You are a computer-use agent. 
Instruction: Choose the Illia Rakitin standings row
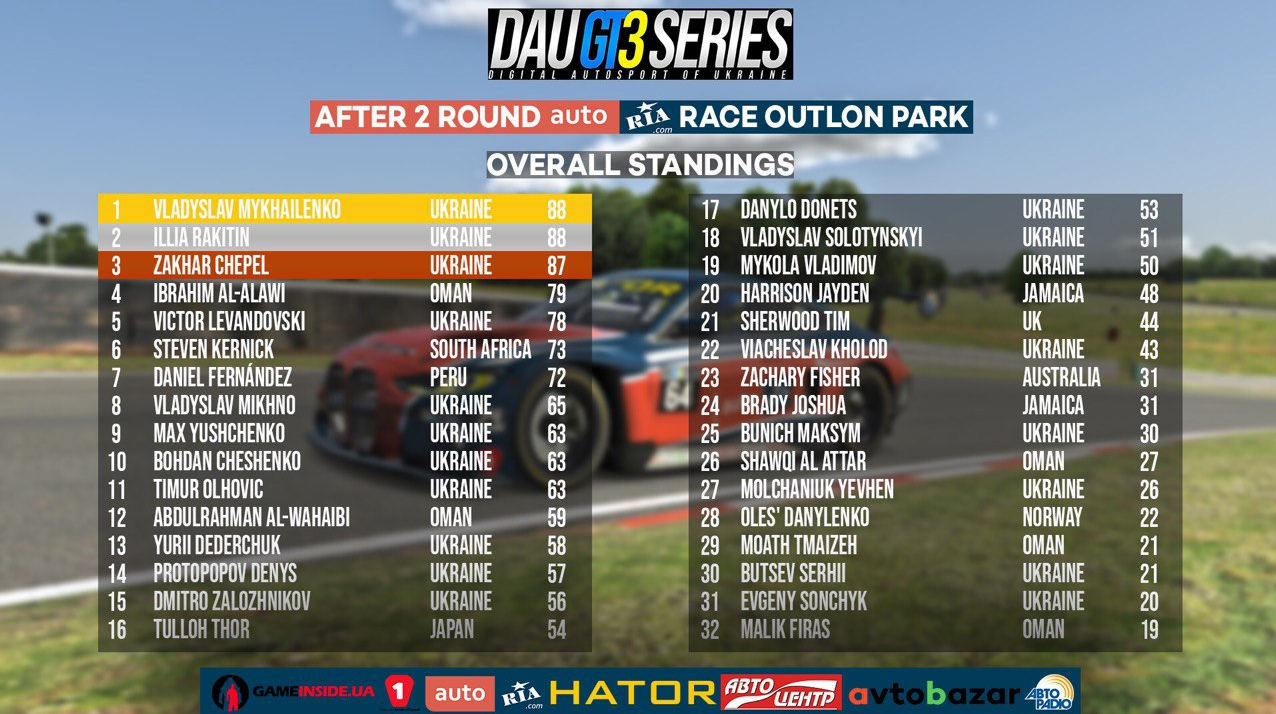(344, 237)
